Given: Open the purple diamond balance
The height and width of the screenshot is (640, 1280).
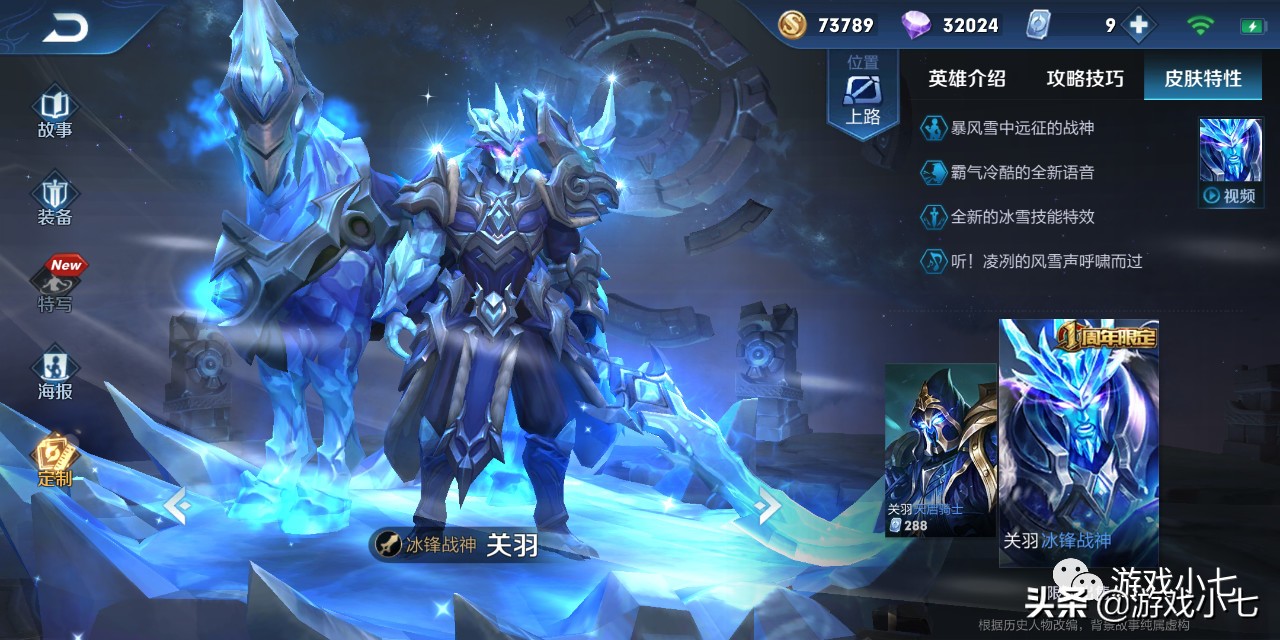Looking at the screenshot, I should 950,26.
